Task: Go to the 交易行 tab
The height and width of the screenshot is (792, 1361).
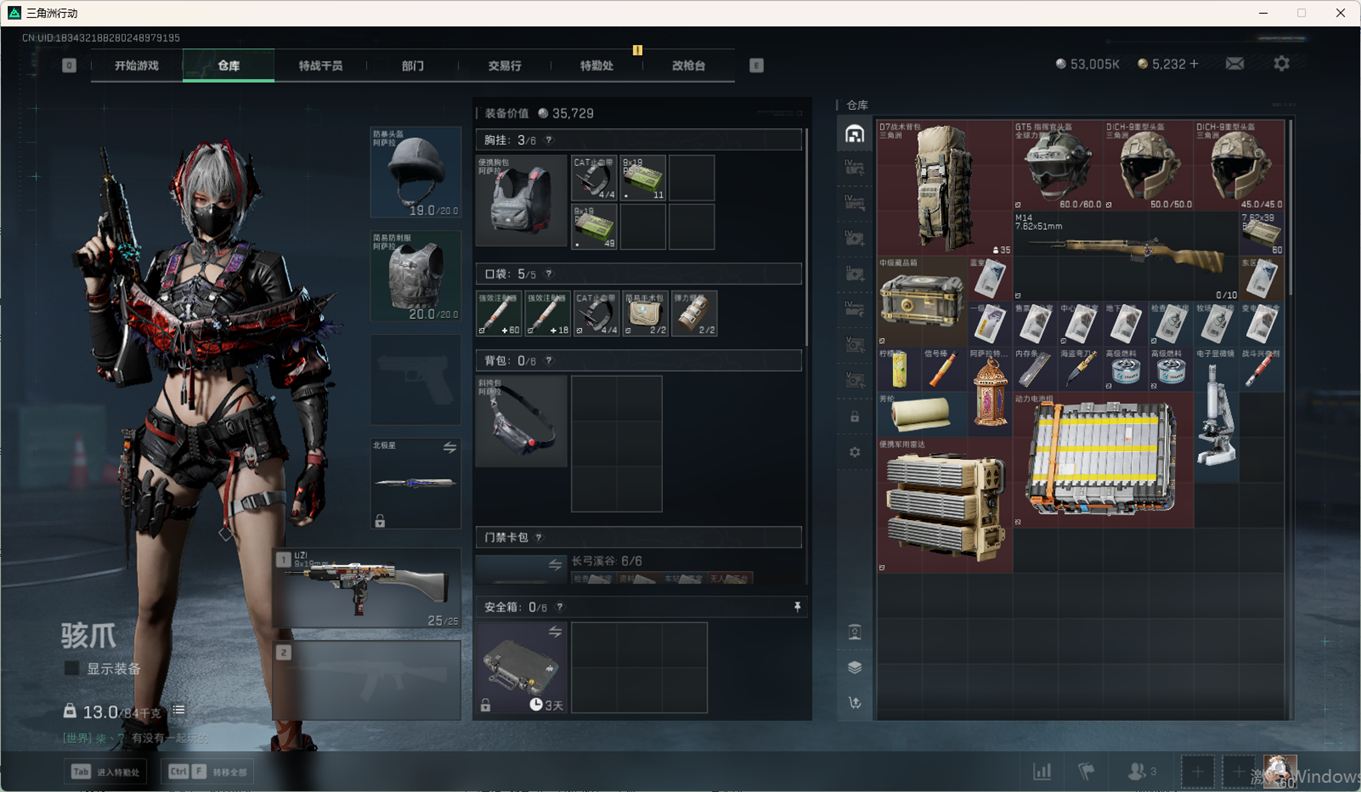Action: pyautogui.click(x=504, y=66)
